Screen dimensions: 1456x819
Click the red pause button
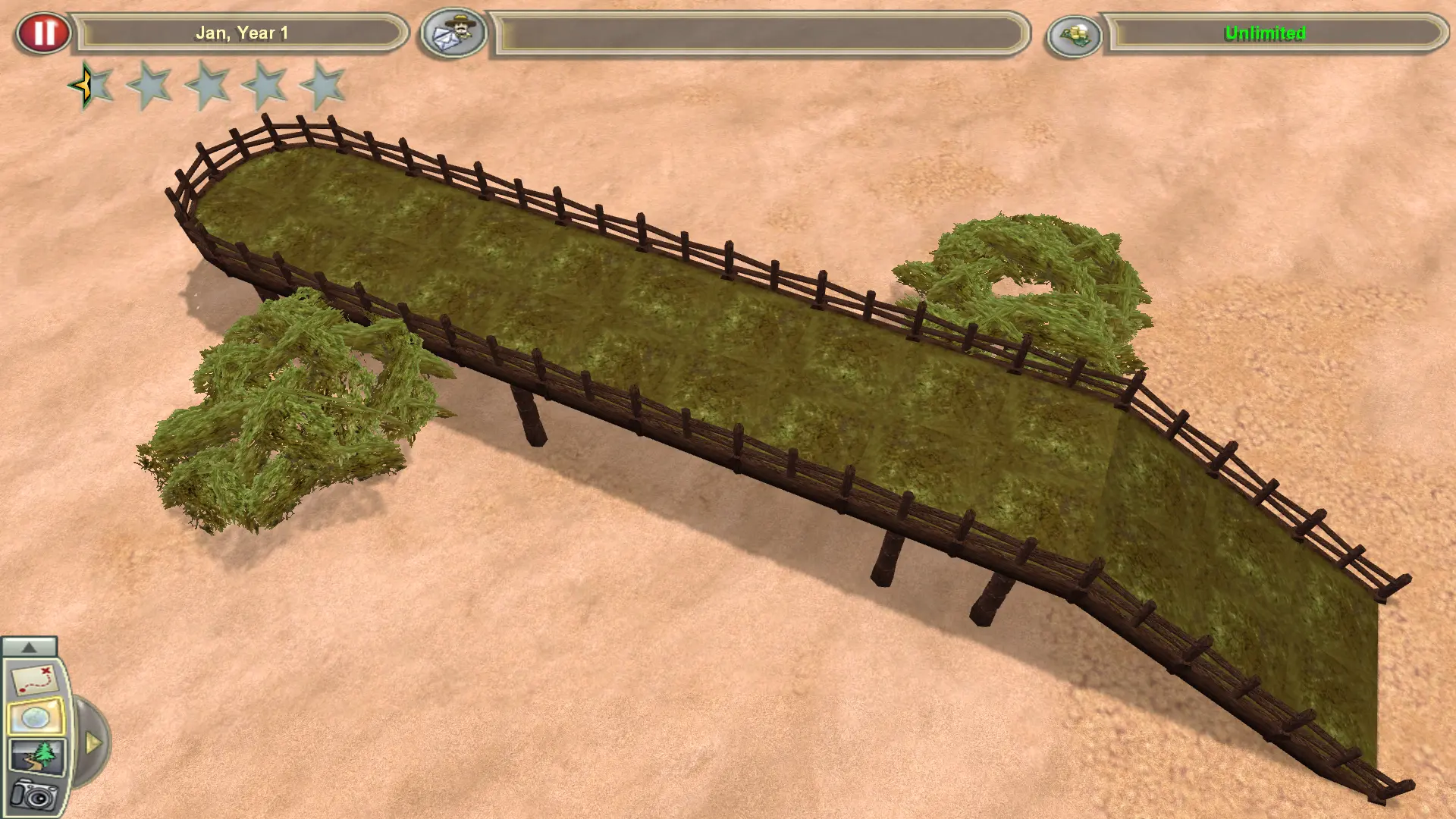click(45, 32)
